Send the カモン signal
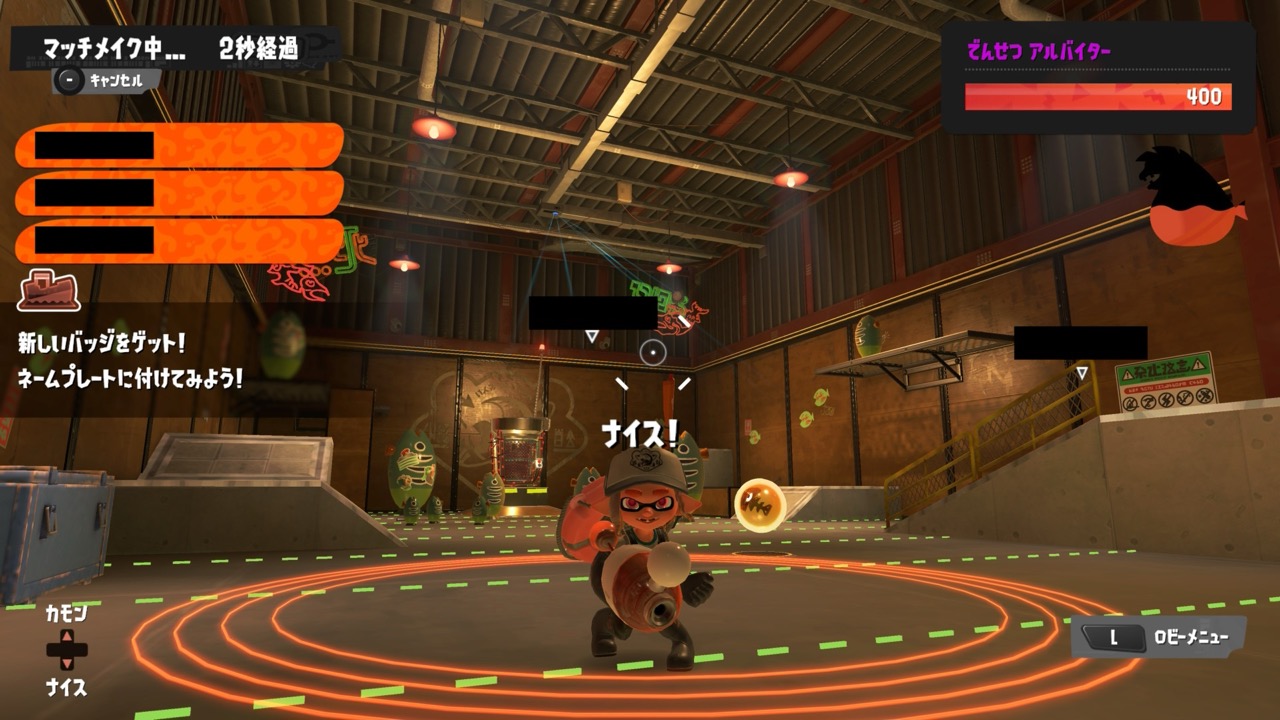 pos(66,613)
